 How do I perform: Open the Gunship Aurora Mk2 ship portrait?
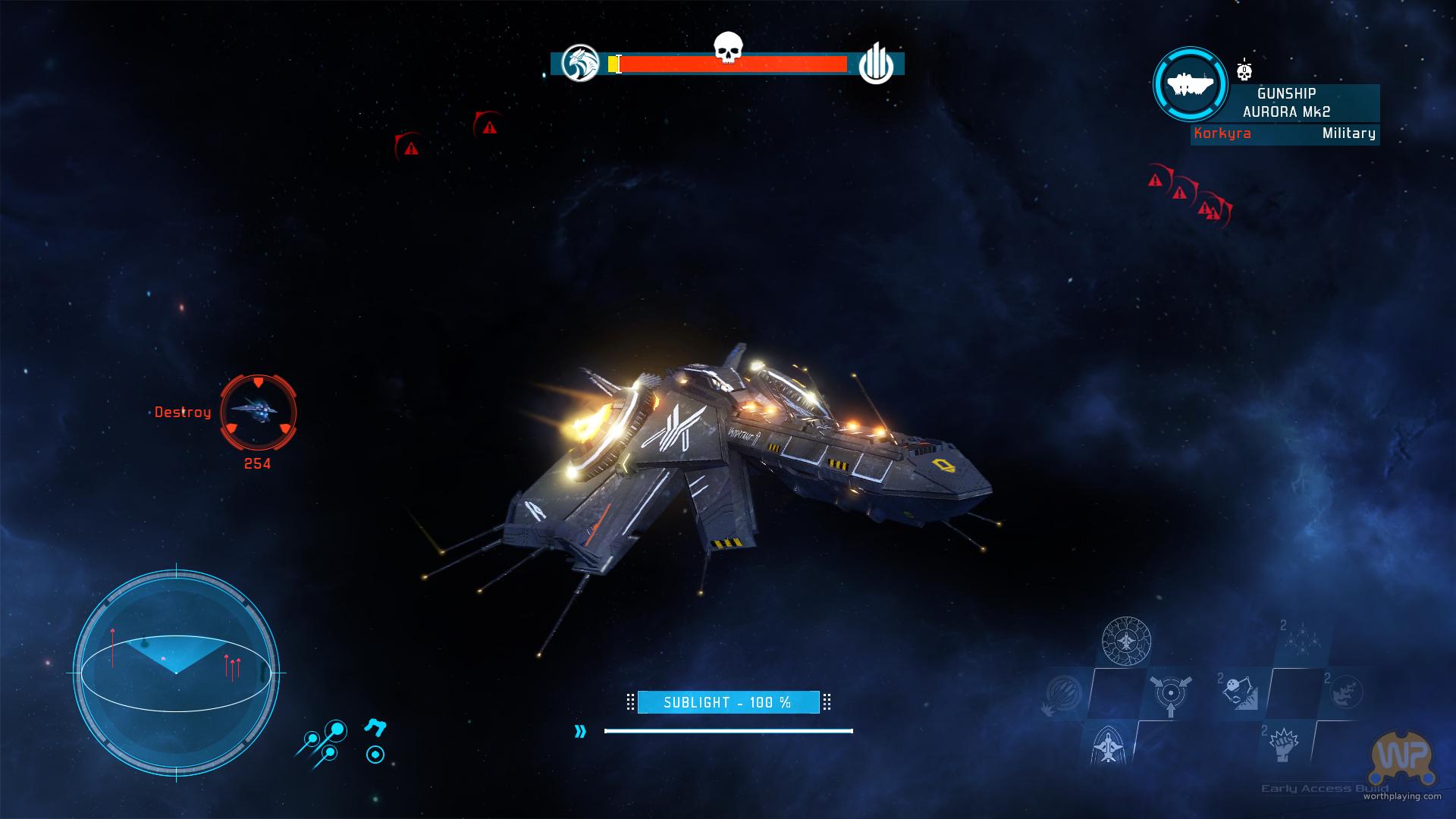point(1190,85)
